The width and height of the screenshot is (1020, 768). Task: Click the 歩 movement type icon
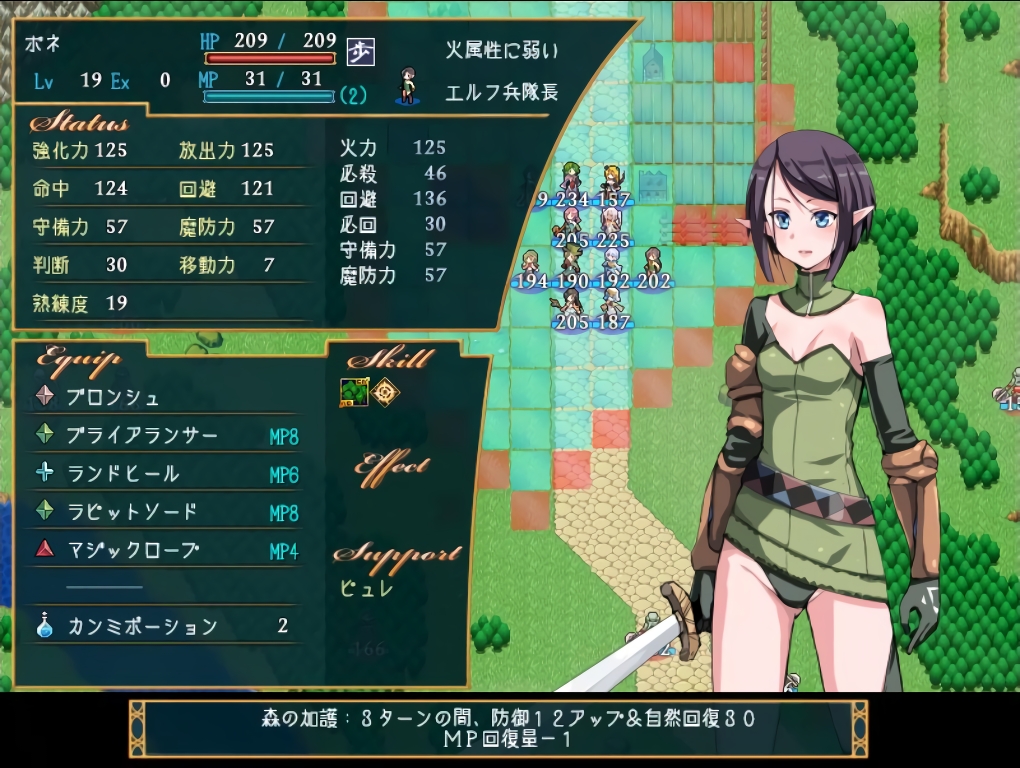click(x=360, y=52)
